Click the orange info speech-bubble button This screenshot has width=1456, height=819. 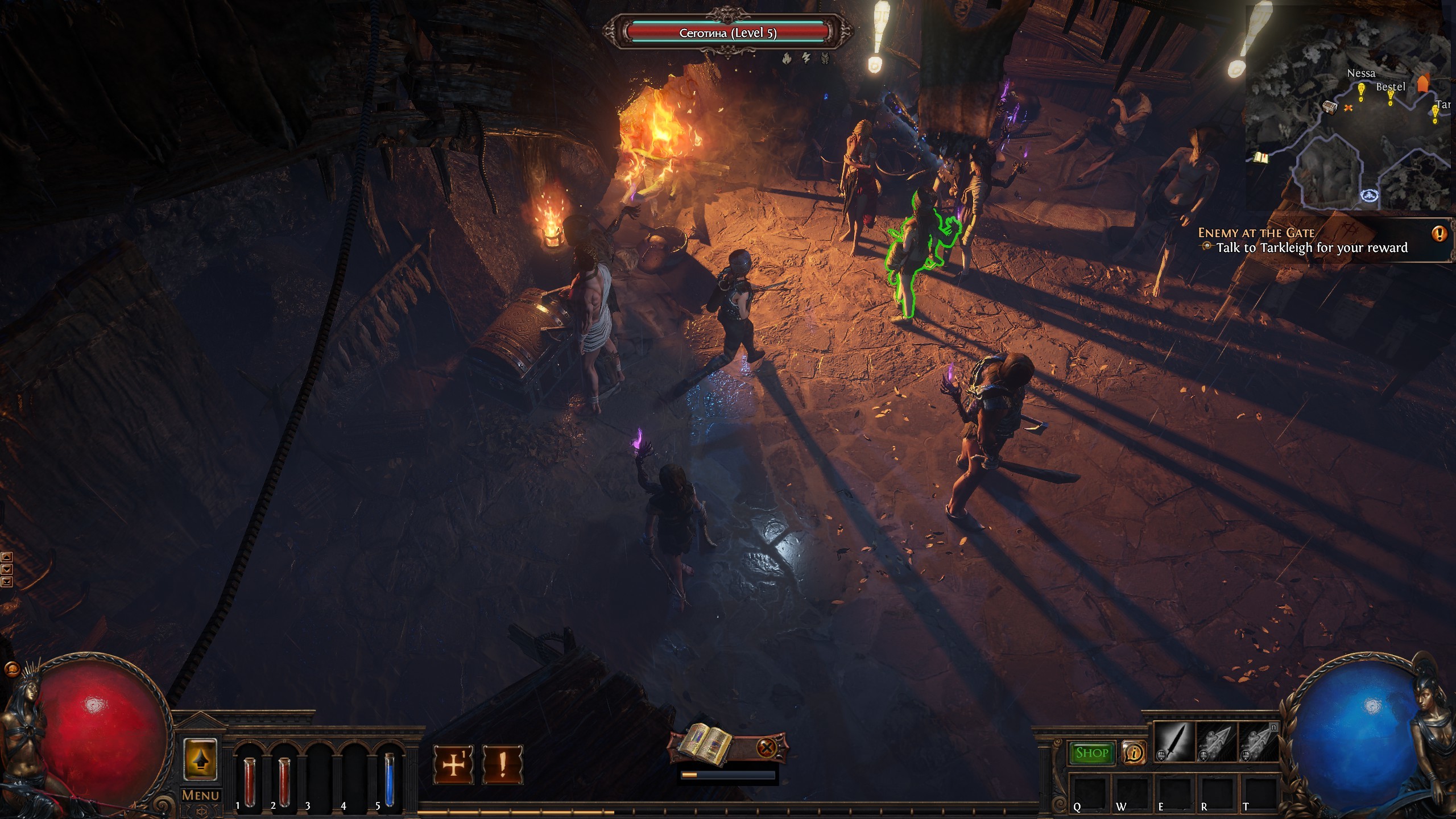point(1134,753)
